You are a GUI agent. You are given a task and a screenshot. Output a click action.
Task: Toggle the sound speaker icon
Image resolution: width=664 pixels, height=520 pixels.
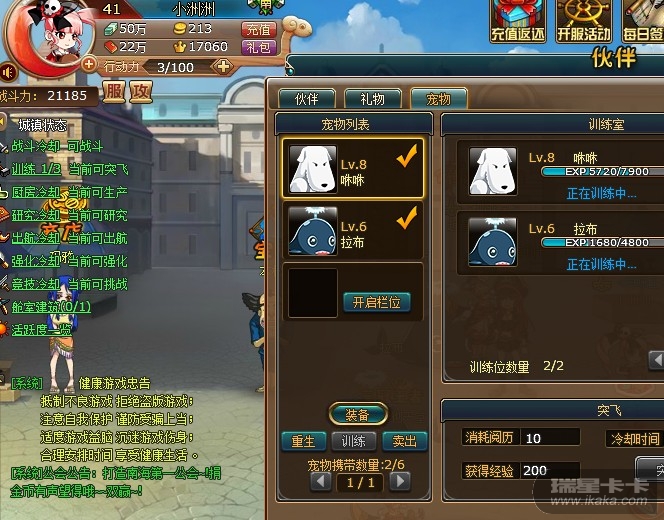(x=7, y=72)
